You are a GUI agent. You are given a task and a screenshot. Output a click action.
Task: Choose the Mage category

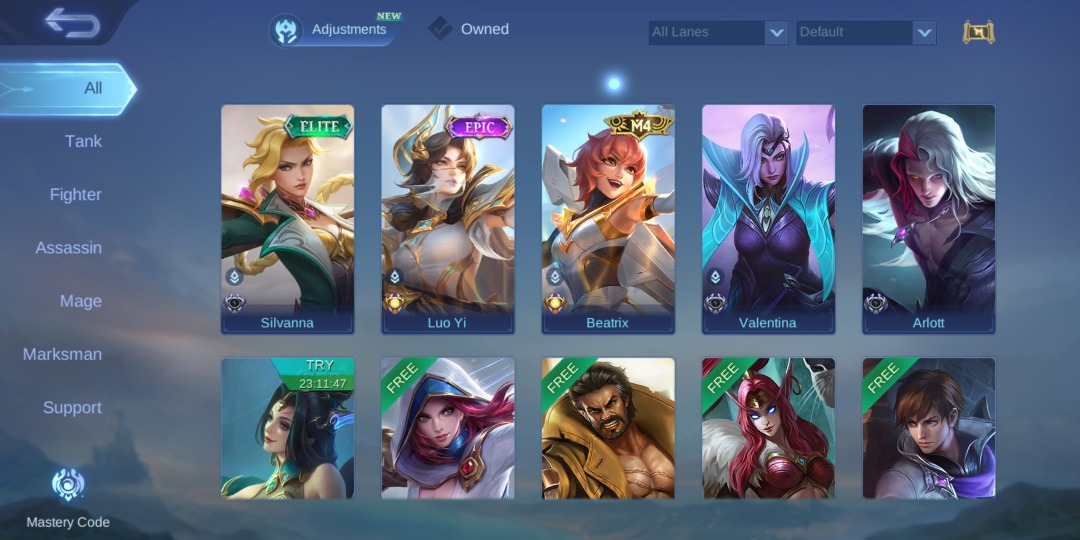[81, 301]
